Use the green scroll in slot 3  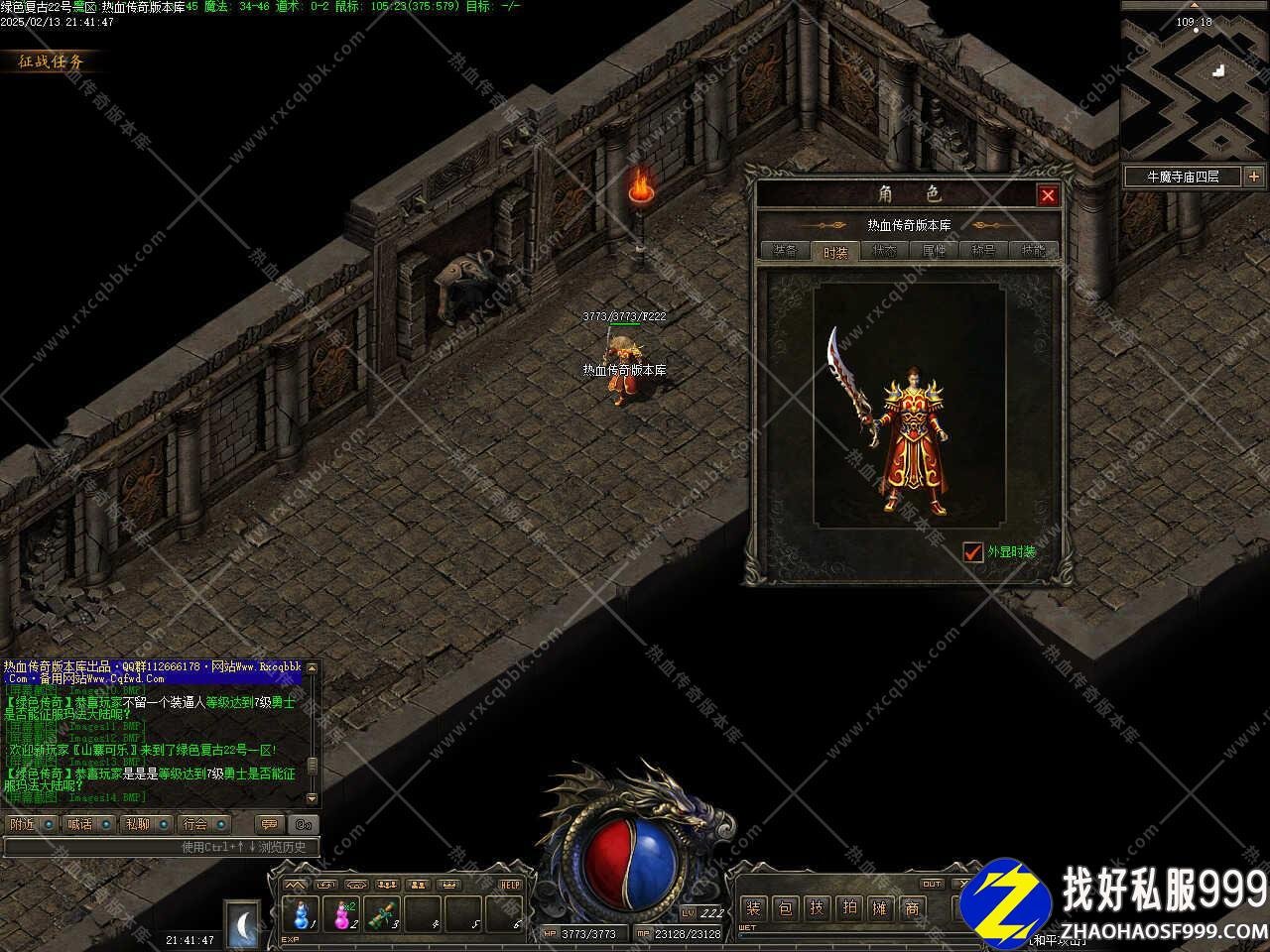(x=382, y=912)
